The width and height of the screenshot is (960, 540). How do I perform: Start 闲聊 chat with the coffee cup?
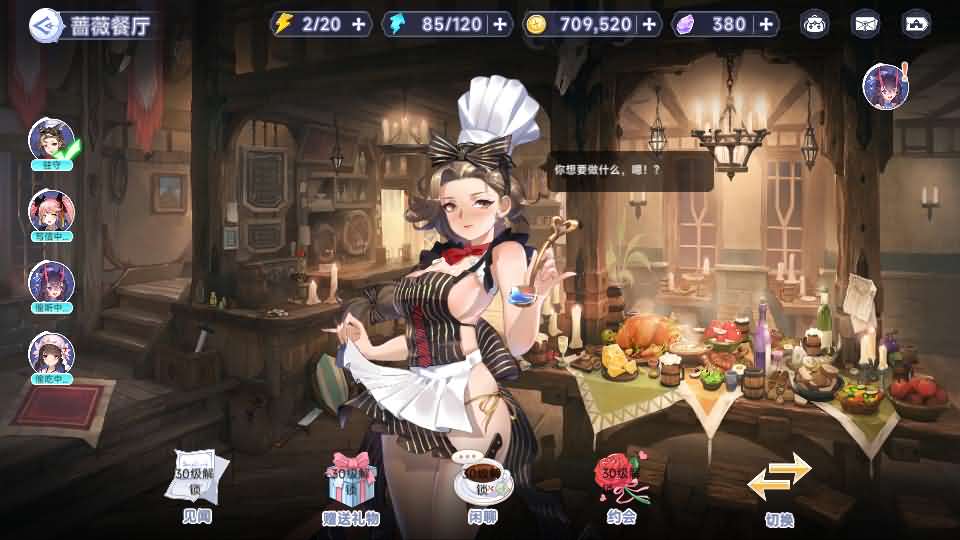coord(482,485)
